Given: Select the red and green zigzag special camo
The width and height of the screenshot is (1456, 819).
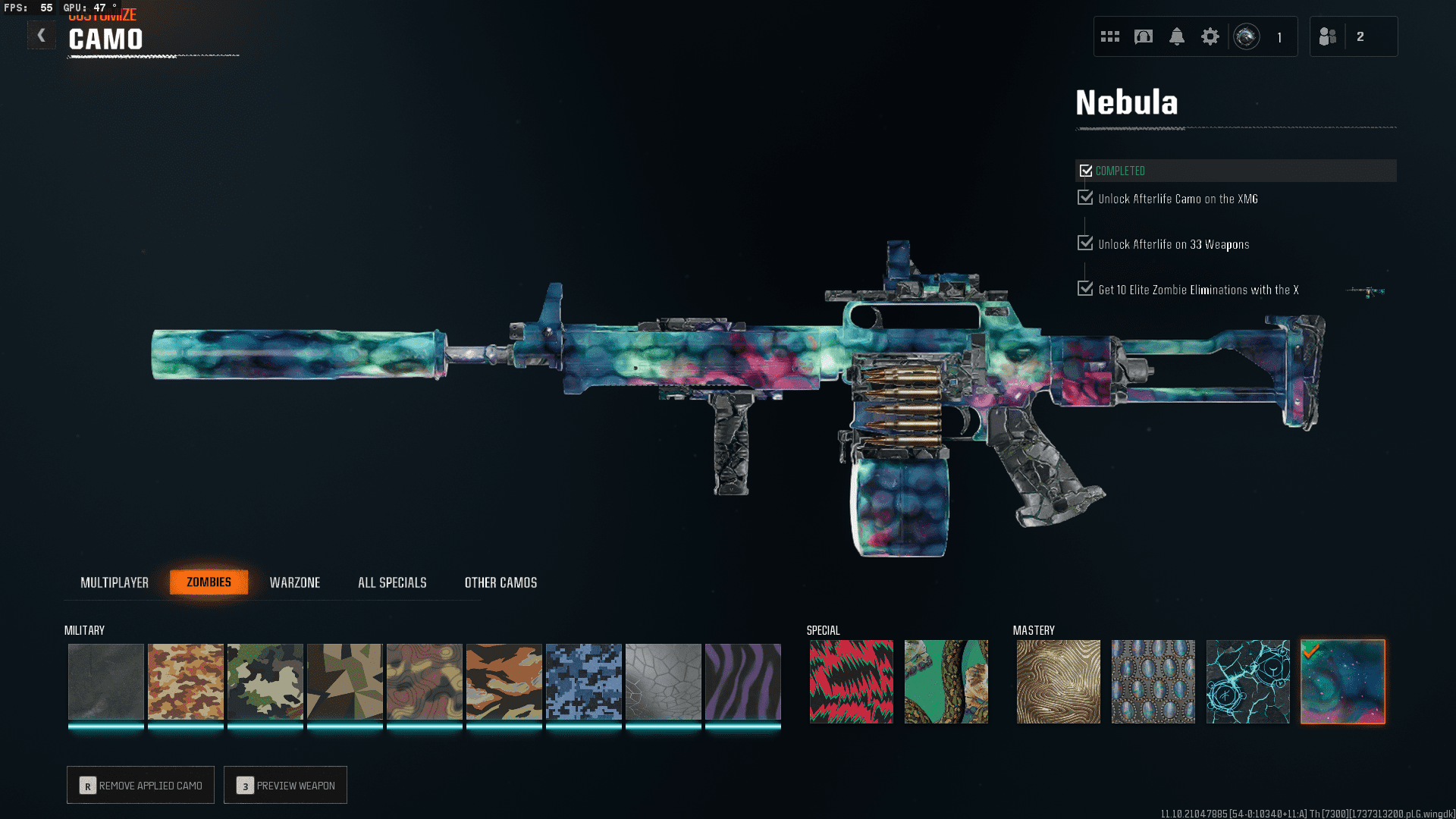Looking at the screenshot, I should click(851, 681).
